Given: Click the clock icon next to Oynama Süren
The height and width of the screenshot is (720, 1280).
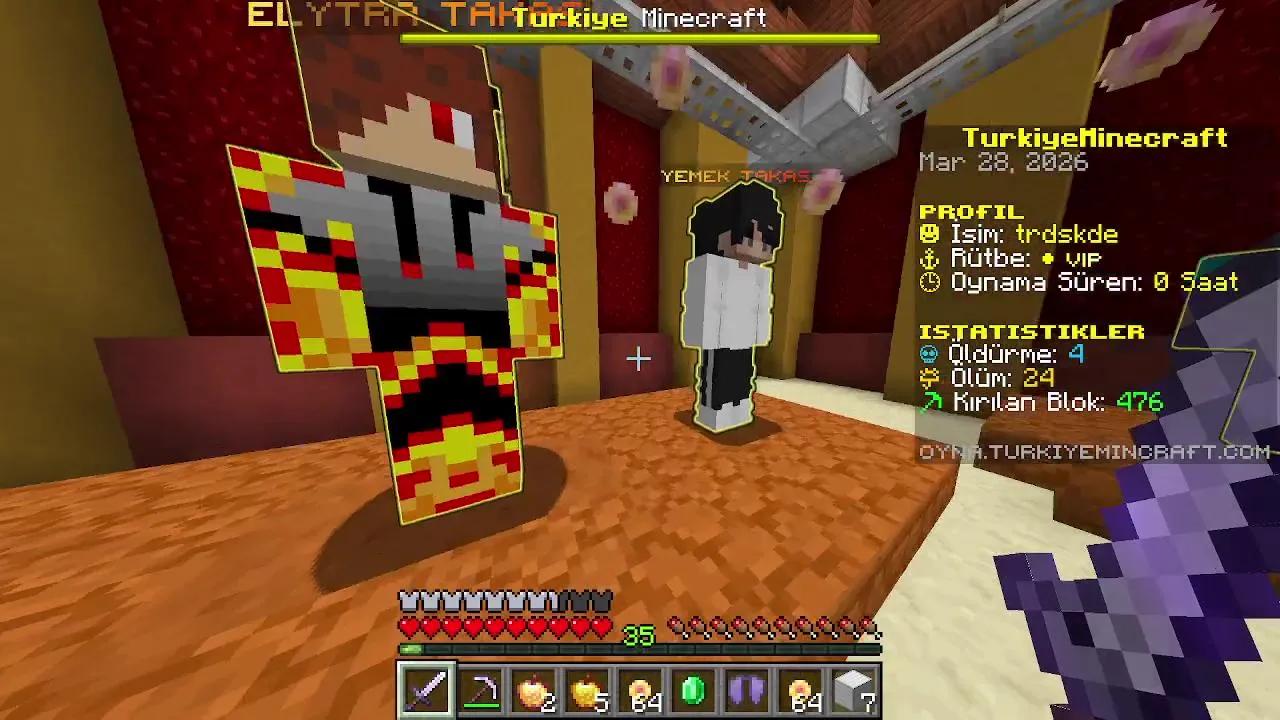Looking at the screenshot, I should pos(928,282).
